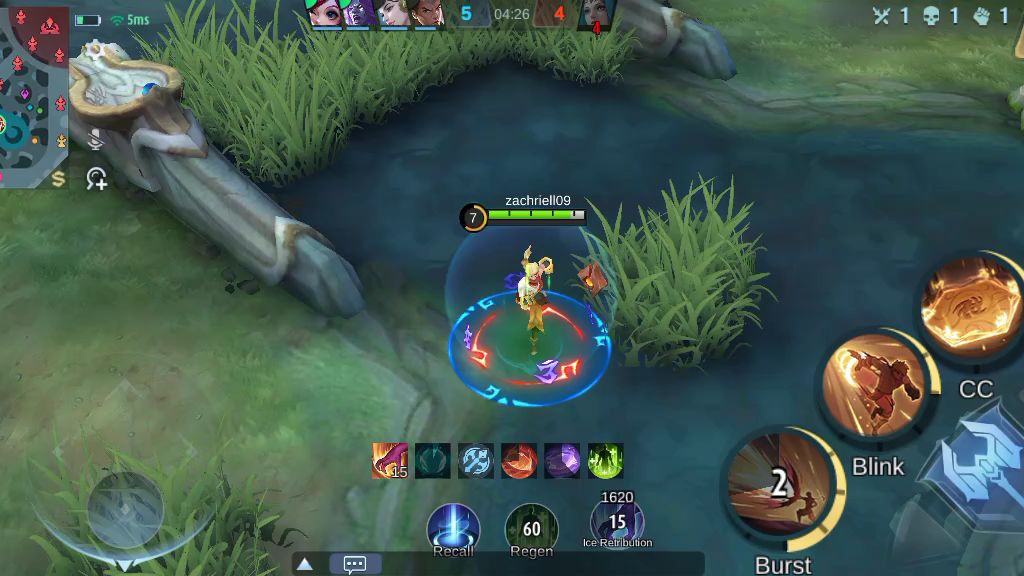Expand the chat panel arrow
This screenshot has height=576, width=1024.
(x=305, y=564)
